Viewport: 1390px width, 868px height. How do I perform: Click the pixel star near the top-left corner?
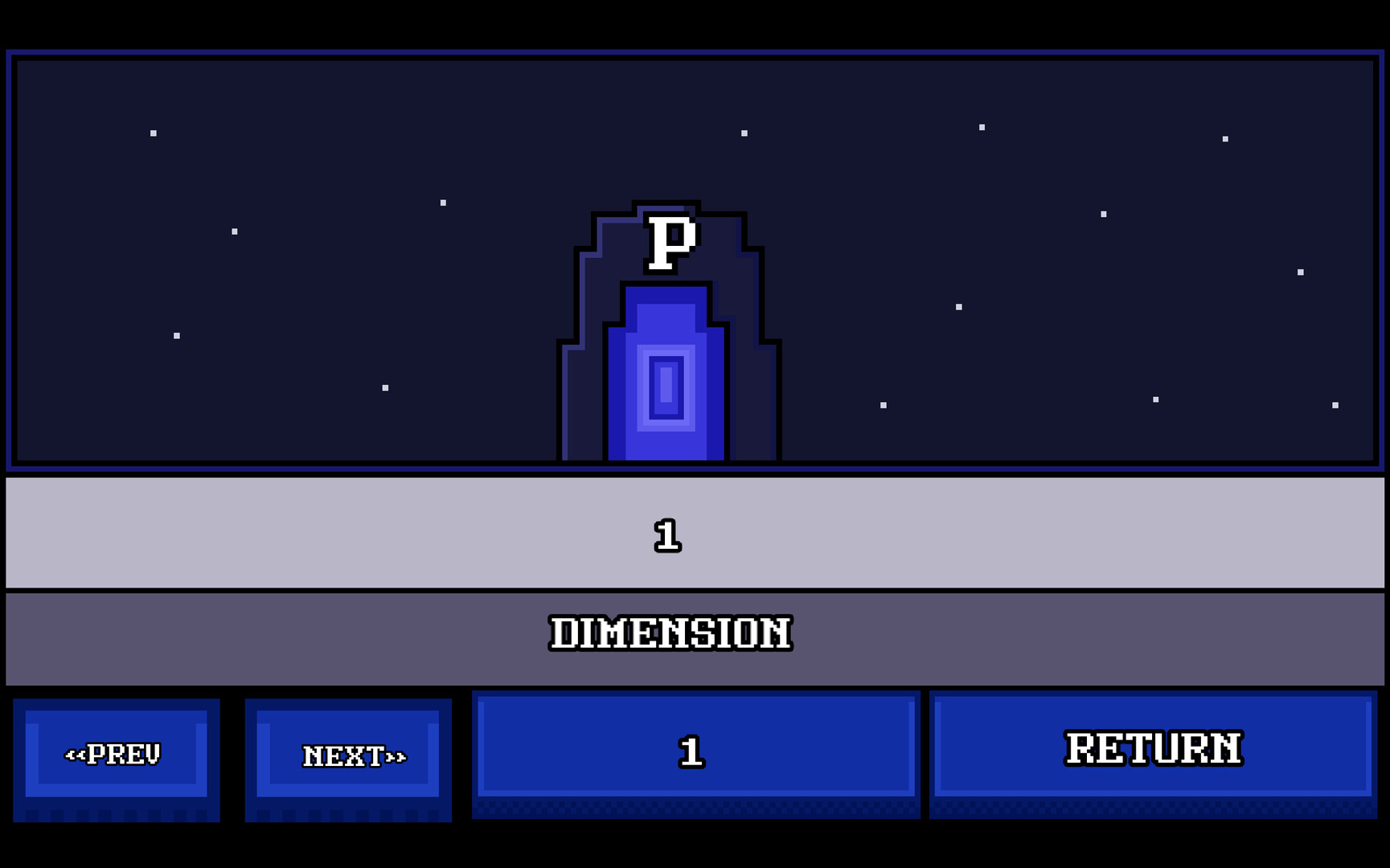(x=153, y=133)
